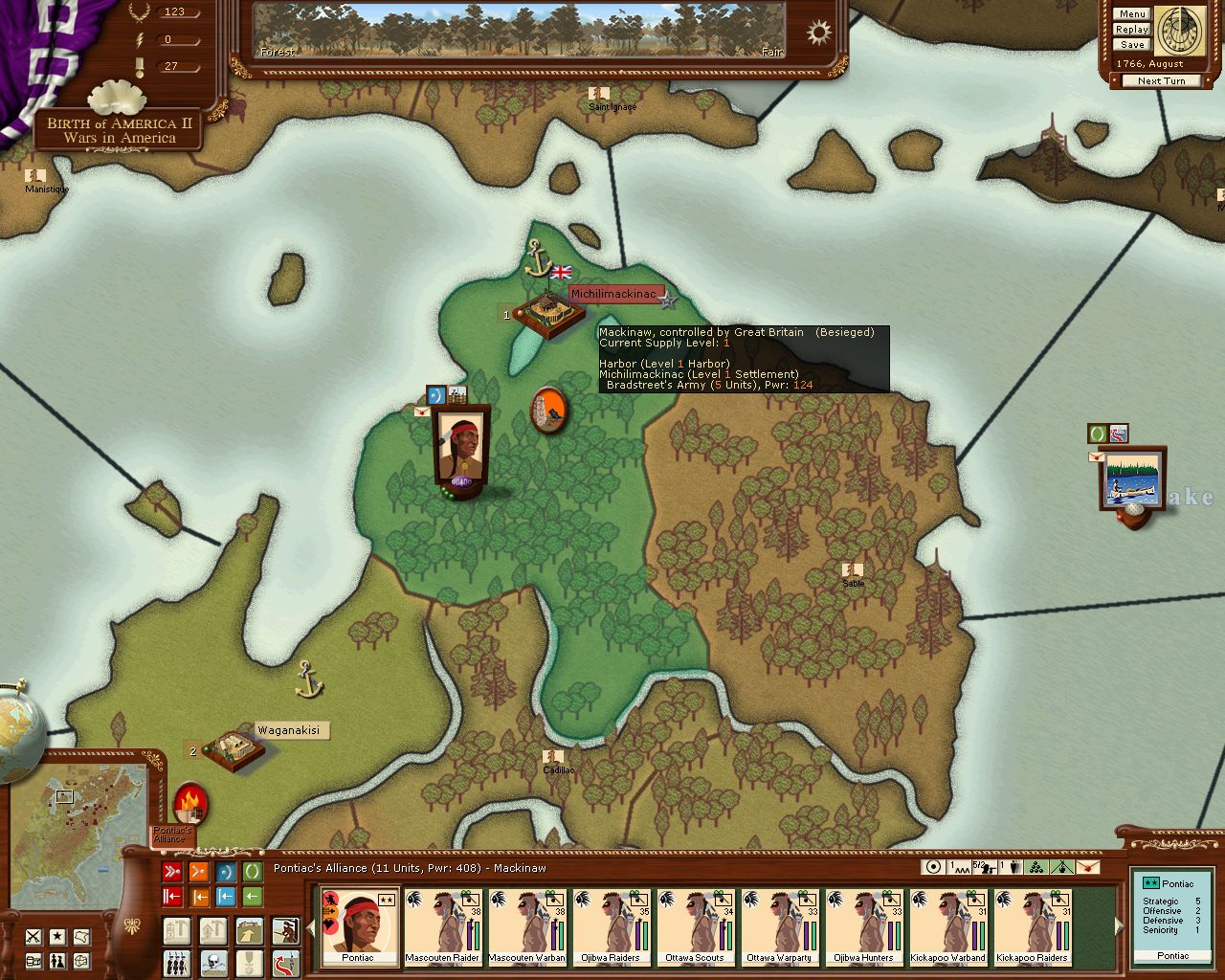Open the Menu button
This screenshot has height=980, width=1225.
pos(1131,14)
